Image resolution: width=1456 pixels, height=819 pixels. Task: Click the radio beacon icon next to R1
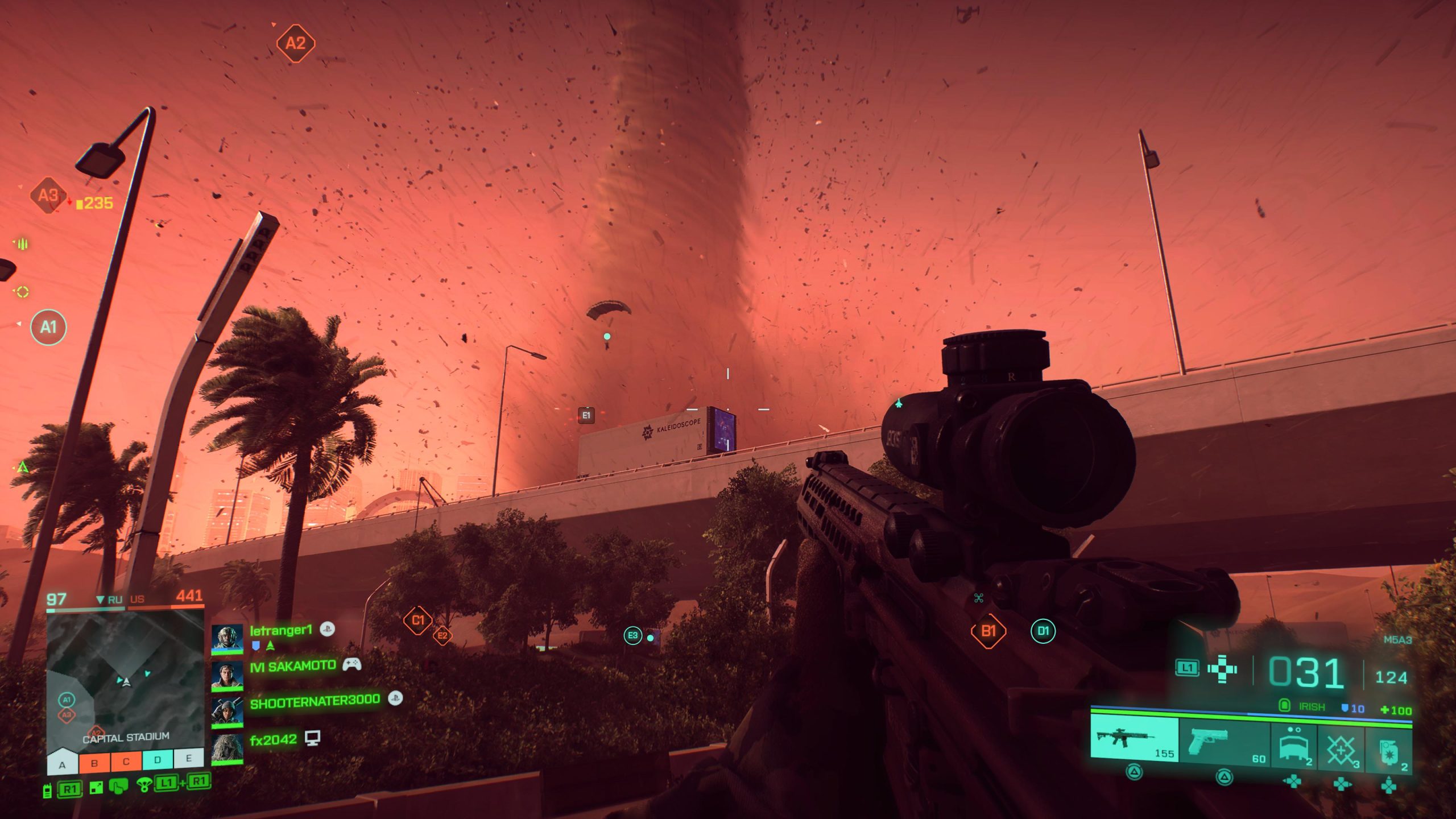[x=47, y=791]
